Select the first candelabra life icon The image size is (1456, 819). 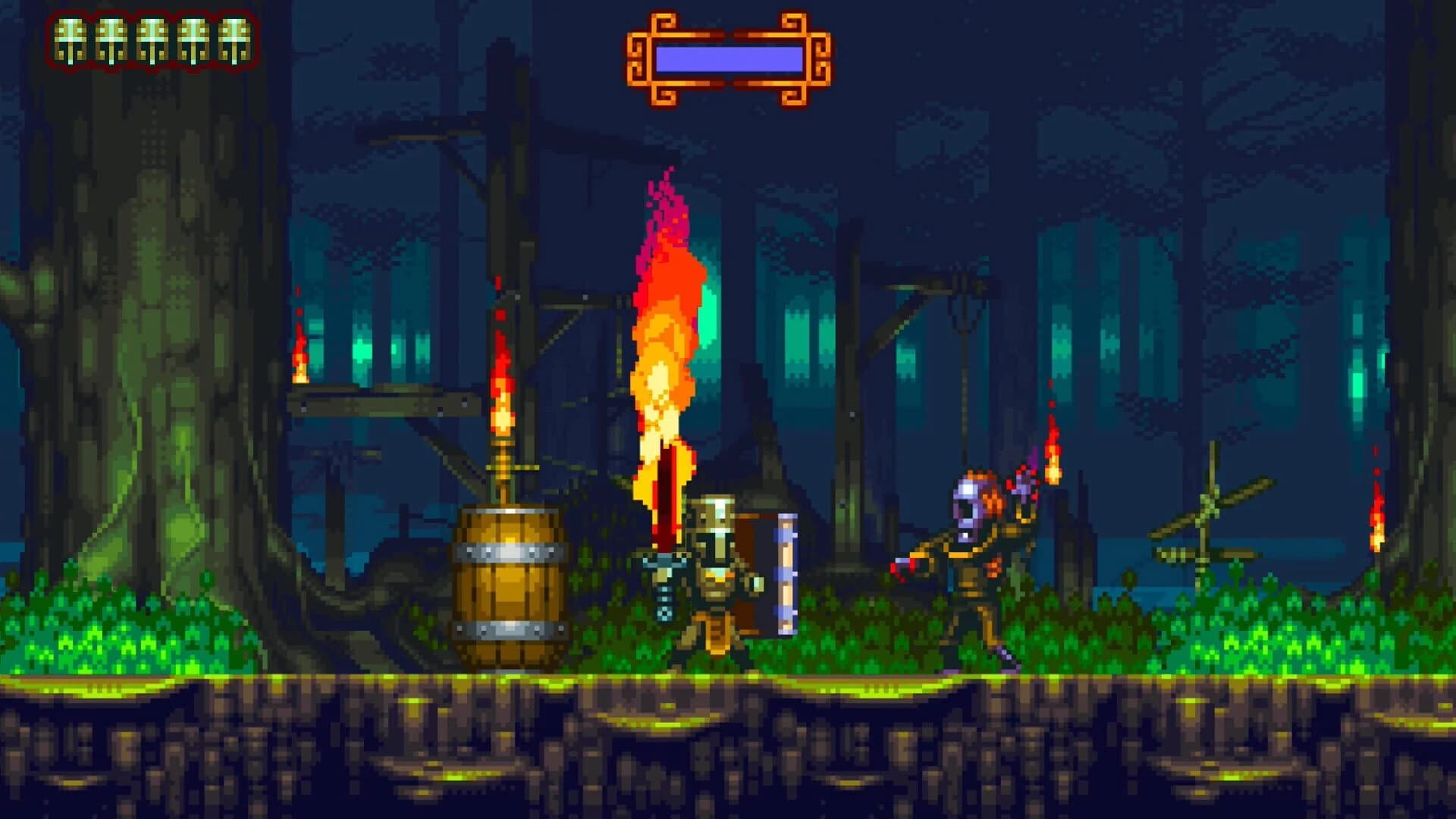click(x=72, y=42)
